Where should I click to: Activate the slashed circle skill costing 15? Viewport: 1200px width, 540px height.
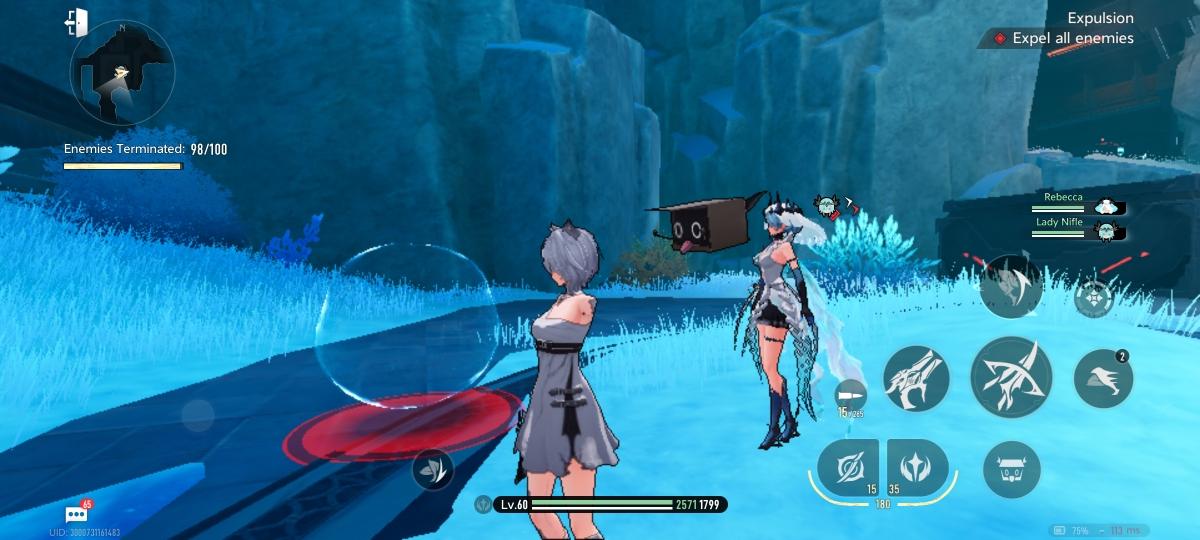tap(848, 468)
